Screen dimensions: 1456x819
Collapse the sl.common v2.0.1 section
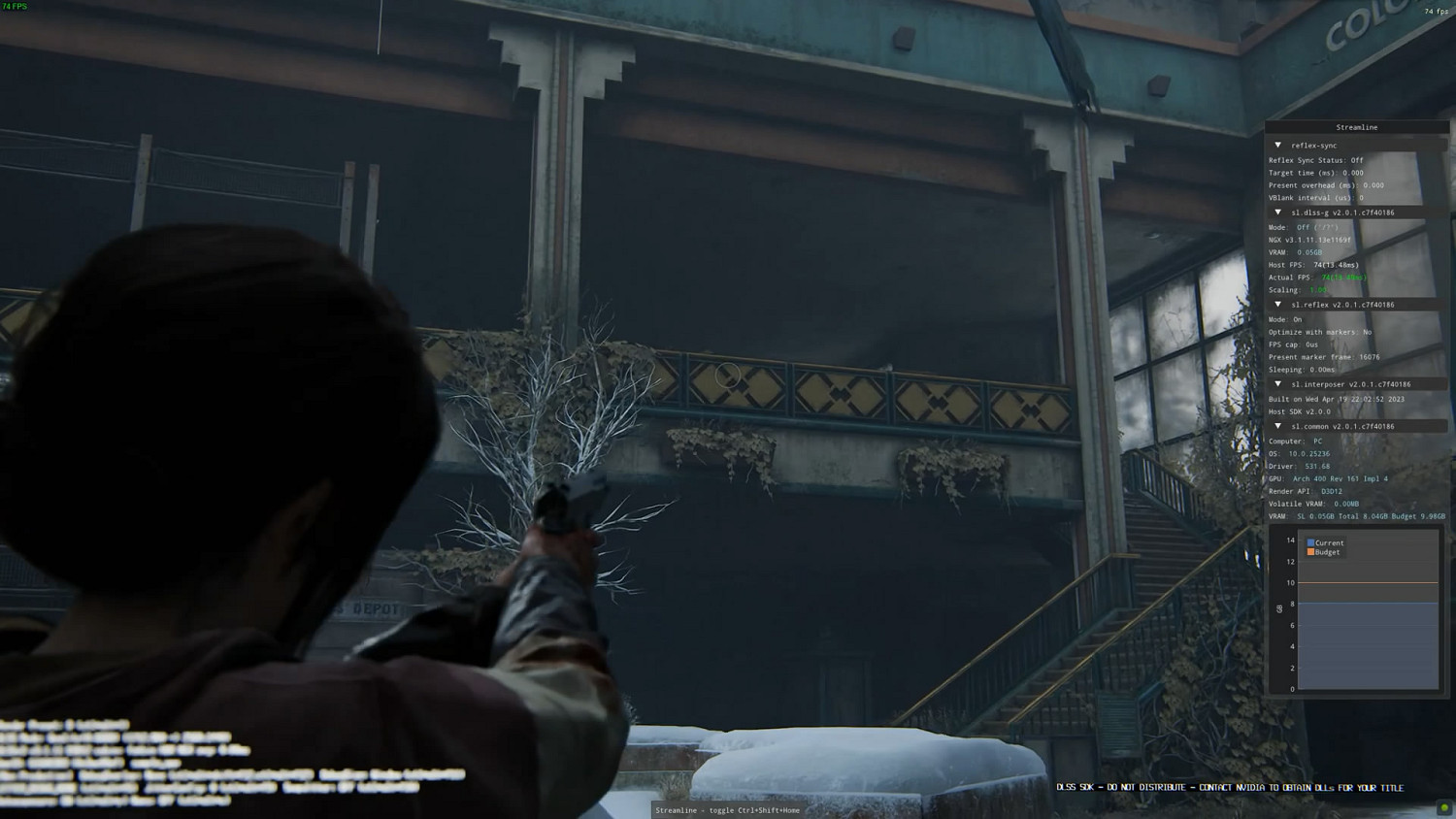1278,427
